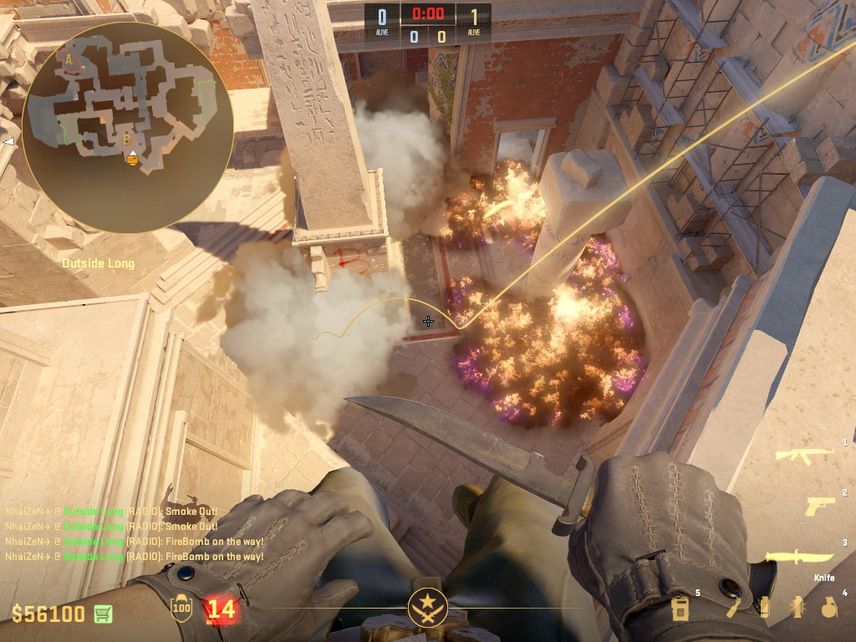
Task: Open the buy menu shopping cart icon
Action: [103, 613]
